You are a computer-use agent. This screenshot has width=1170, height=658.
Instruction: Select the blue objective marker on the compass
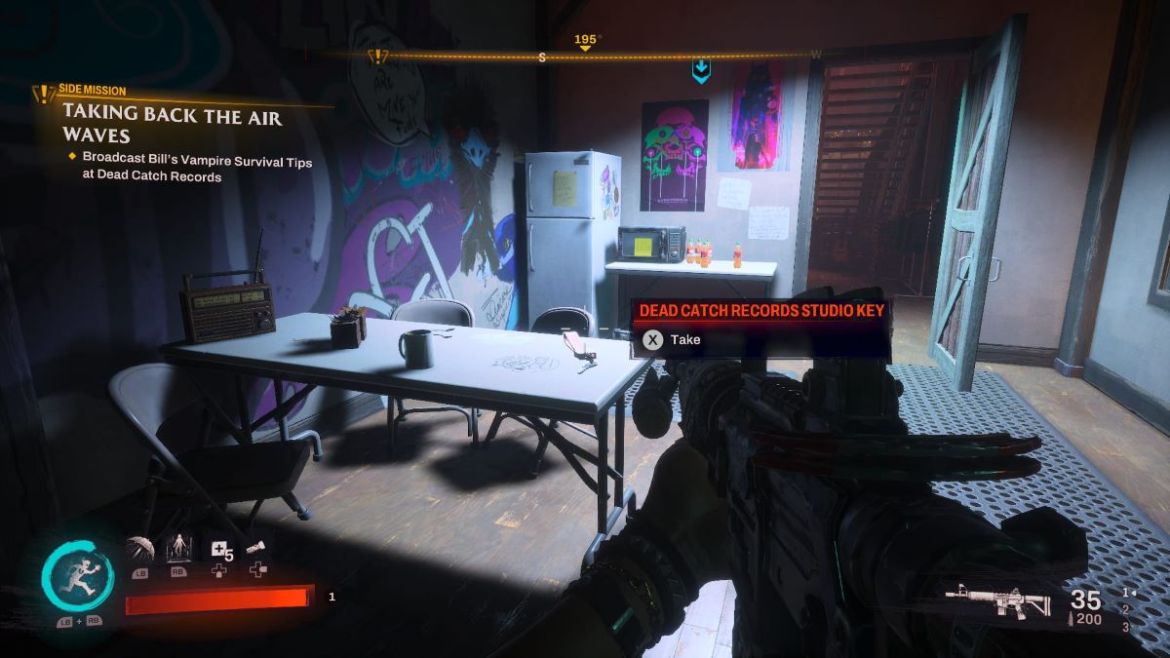[x=701, y=70]
